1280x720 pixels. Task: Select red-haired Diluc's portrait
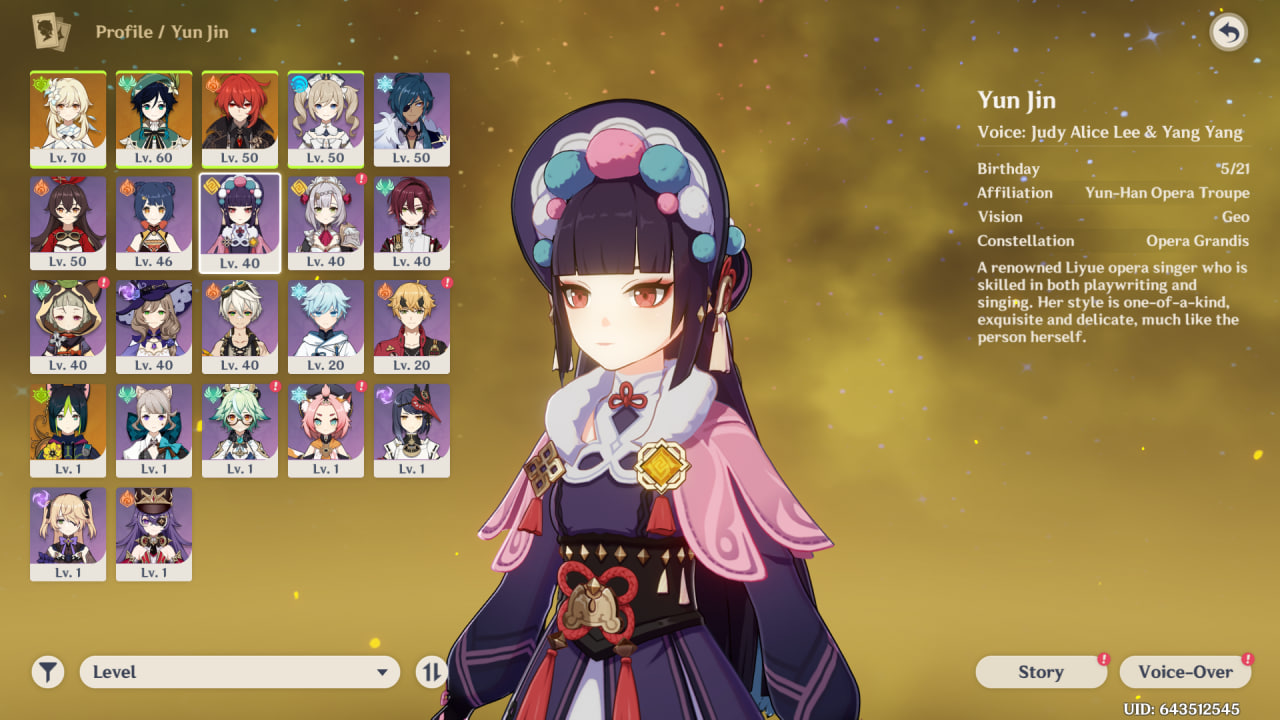(x=240, y=118)
